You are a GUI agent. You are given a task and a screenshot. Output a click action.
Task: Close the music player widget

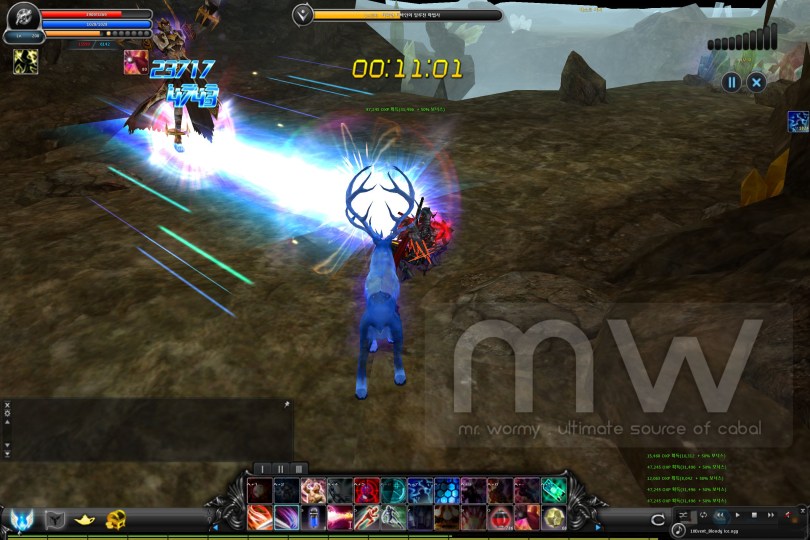pyautogui.click(x=801, y=513)
